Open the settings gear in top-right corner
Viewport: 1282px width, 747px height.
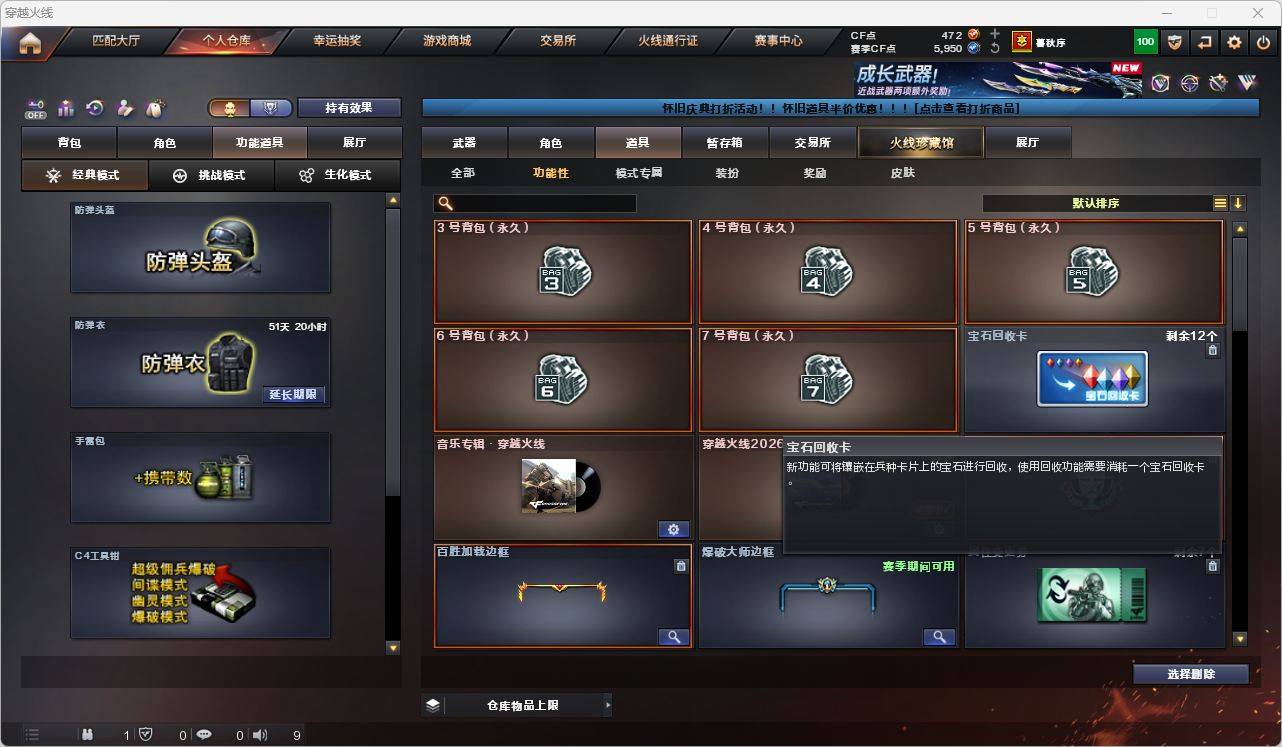tap(1233, 42)
